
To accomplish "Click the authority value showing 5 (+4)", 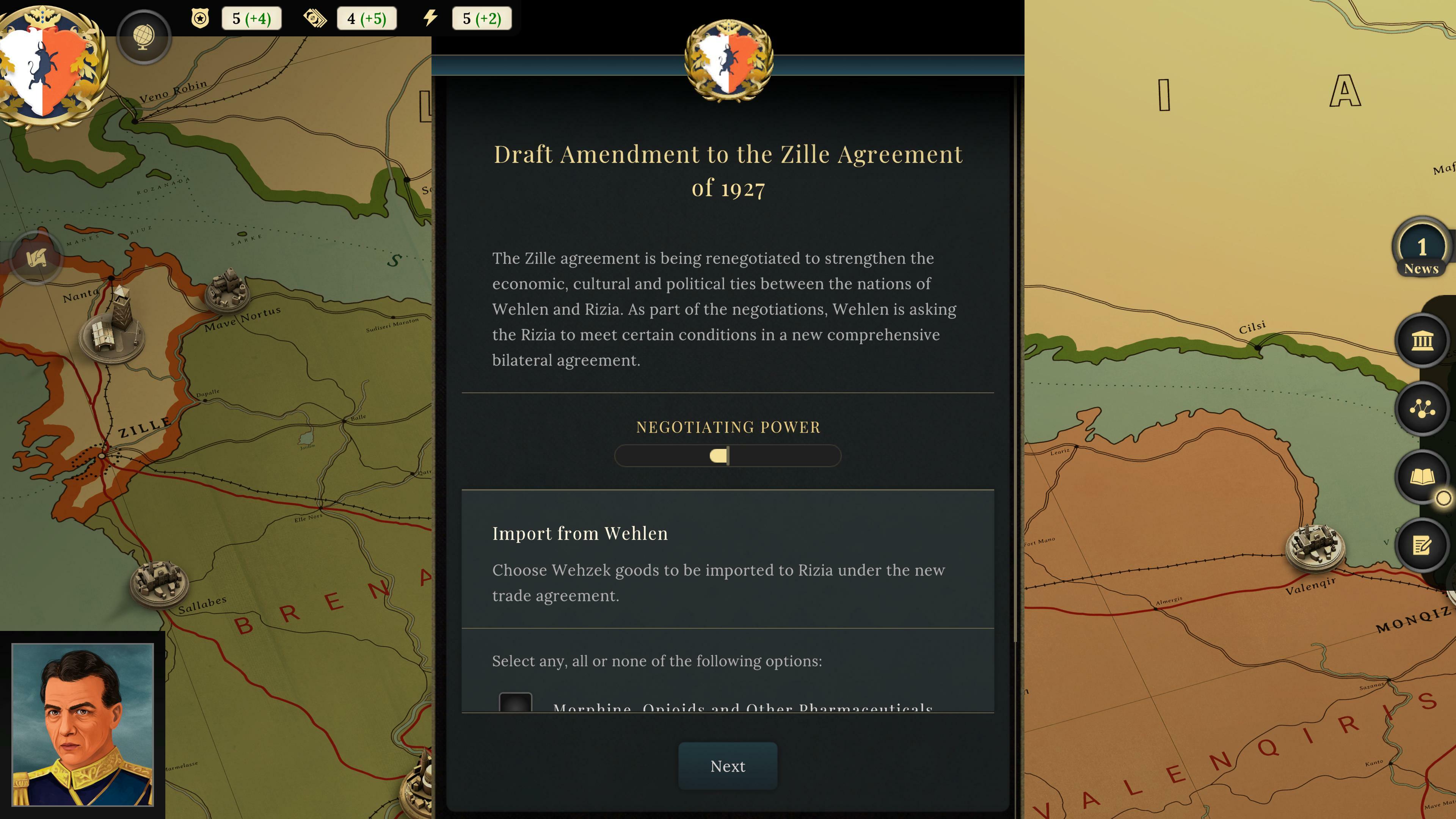I will click(251, 17).
